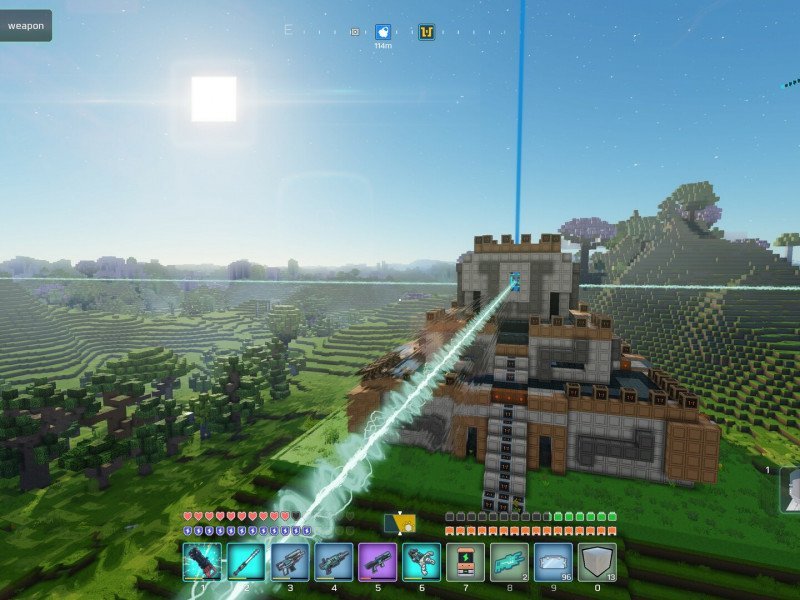Select the sword in hotbar slot 2
The width and height of the screenshot is (800, 600).
246,562
